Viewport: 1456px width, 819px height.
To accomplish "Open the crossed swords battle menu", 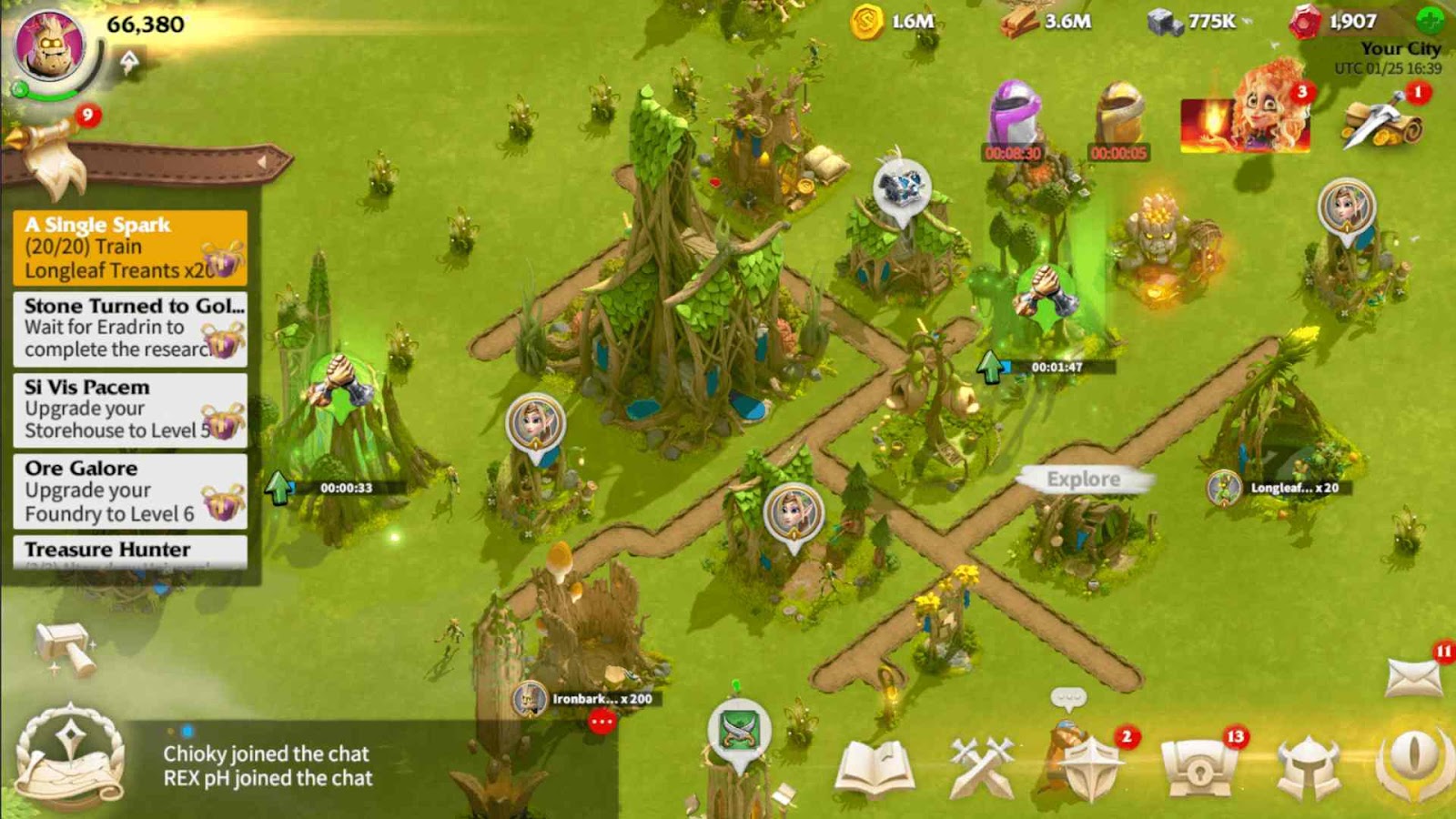I will point(981,767).
